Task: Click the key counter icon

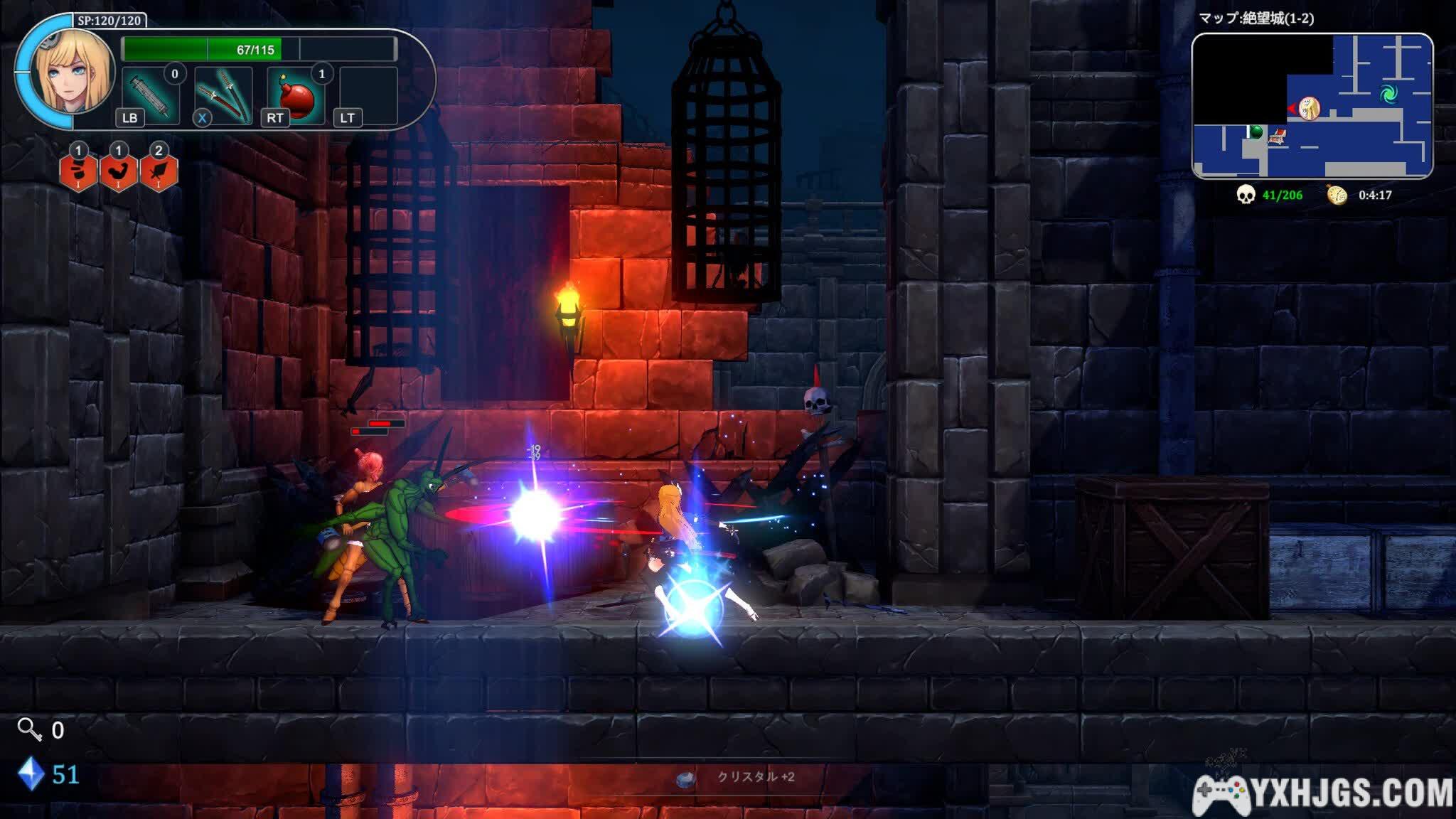Action: pyautogui.click(x=29, y=729)
